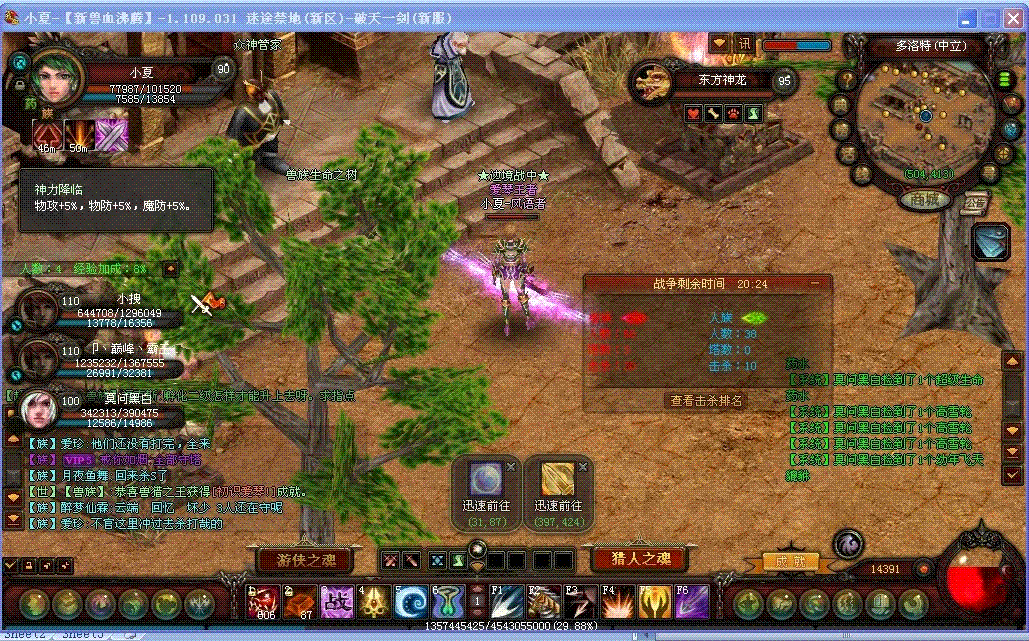The image size is (1029, 641).
Task: Select party member 小拽's portrait
Action: tap(38, 310)
